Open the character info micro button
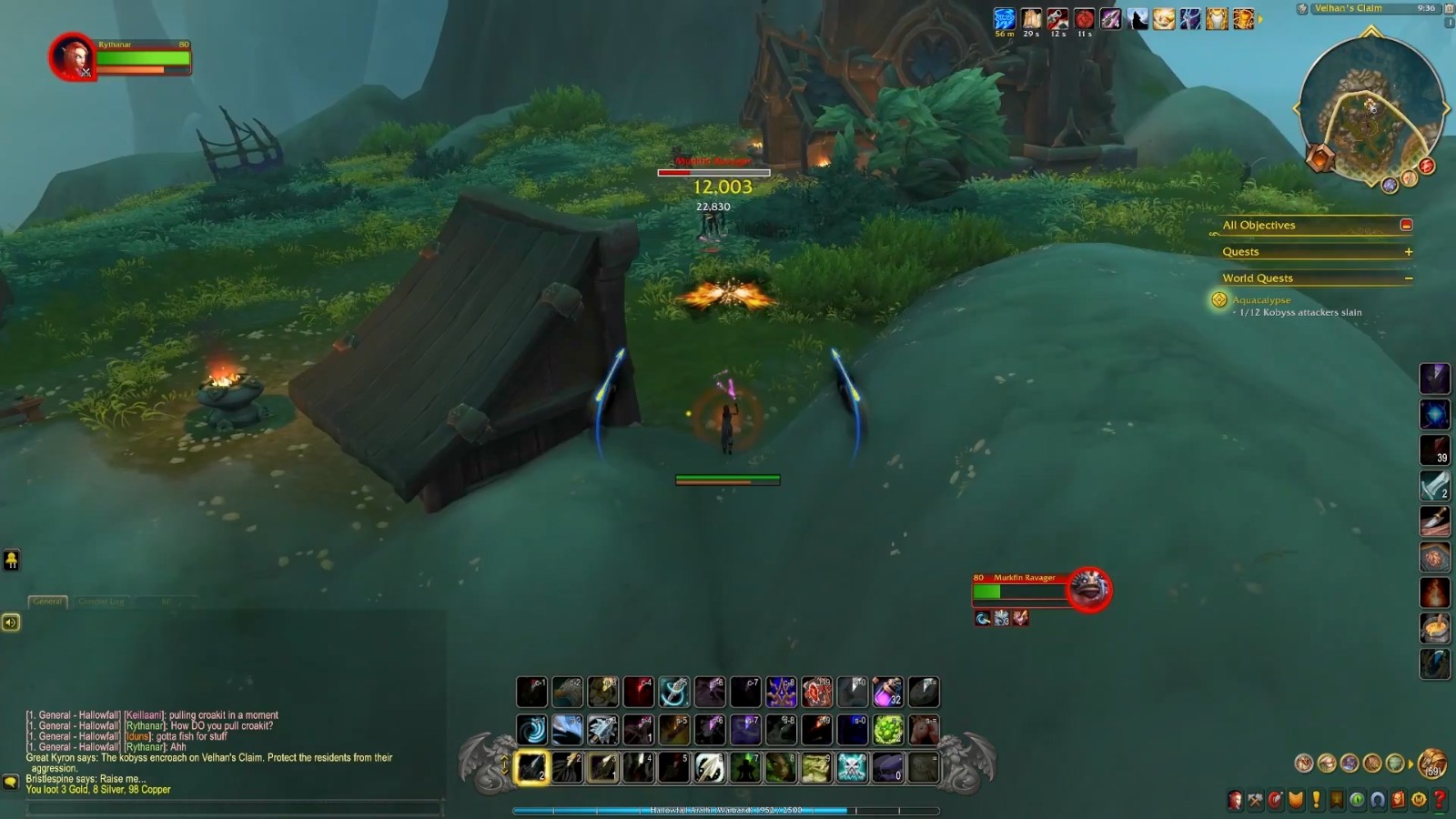The image size is (1456, 819). point(1235,800)
